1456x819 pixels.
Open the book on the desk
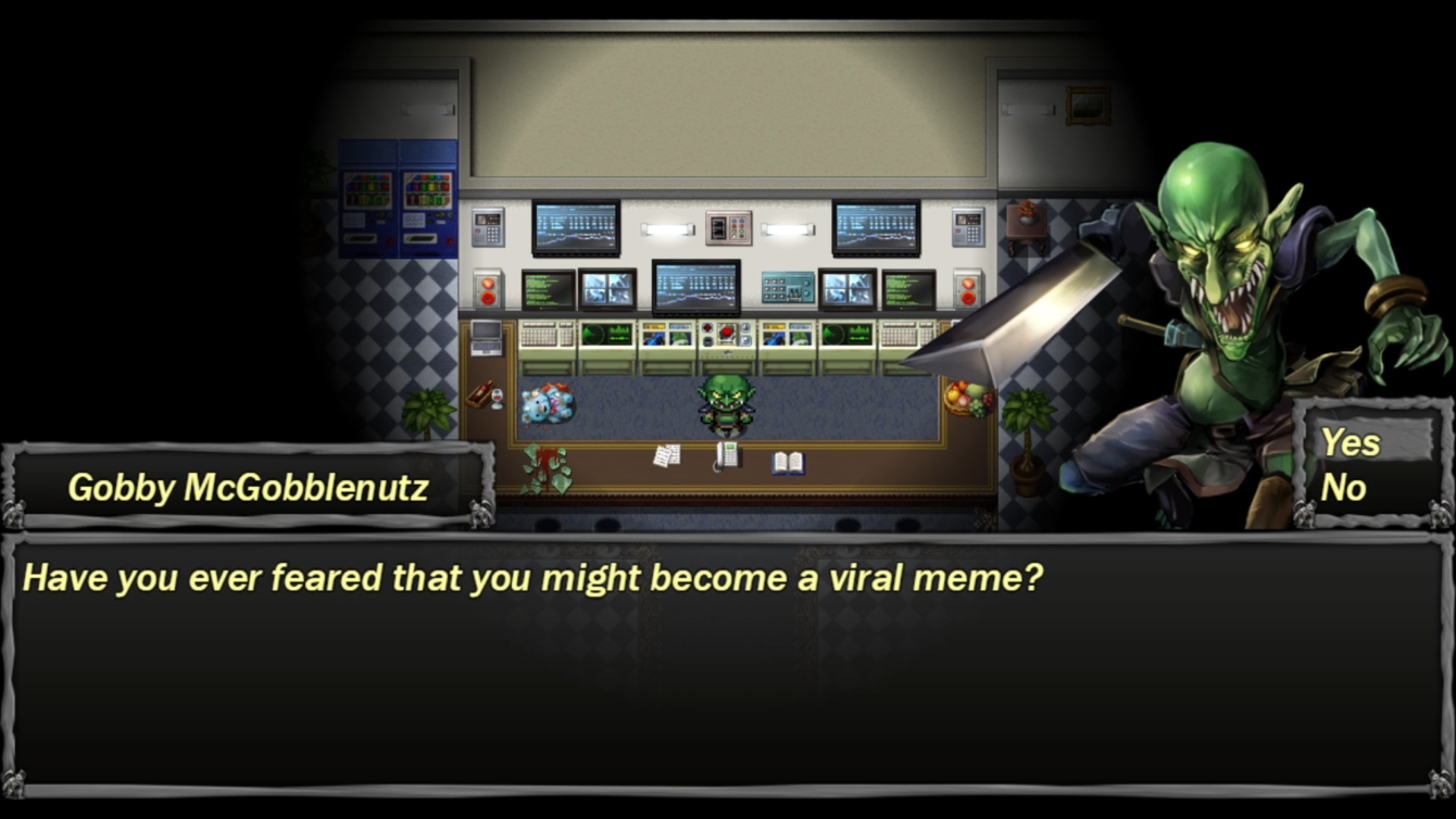[789, 464]
